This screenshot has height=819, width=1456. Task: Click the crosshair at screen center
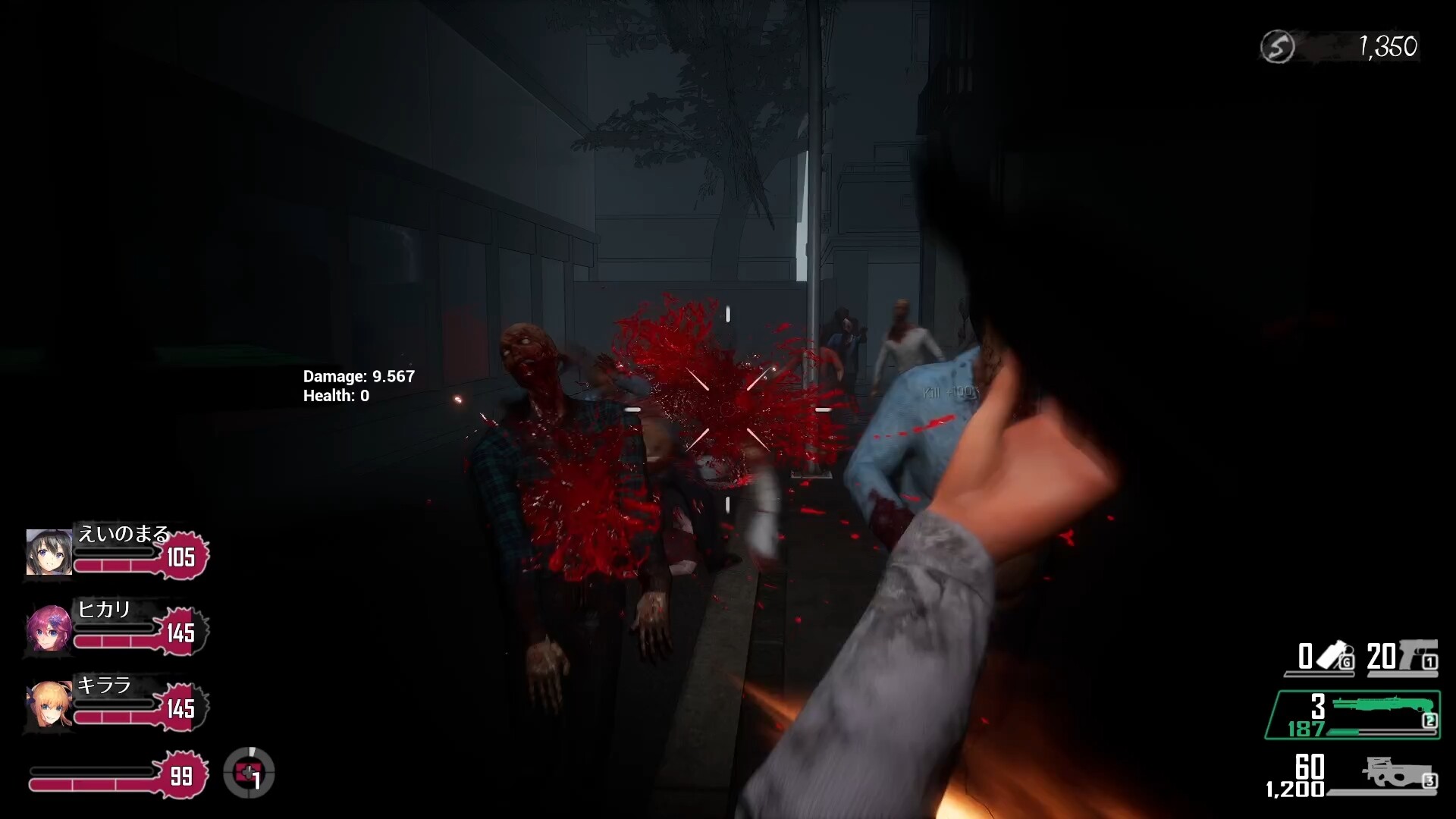point(728,409)
